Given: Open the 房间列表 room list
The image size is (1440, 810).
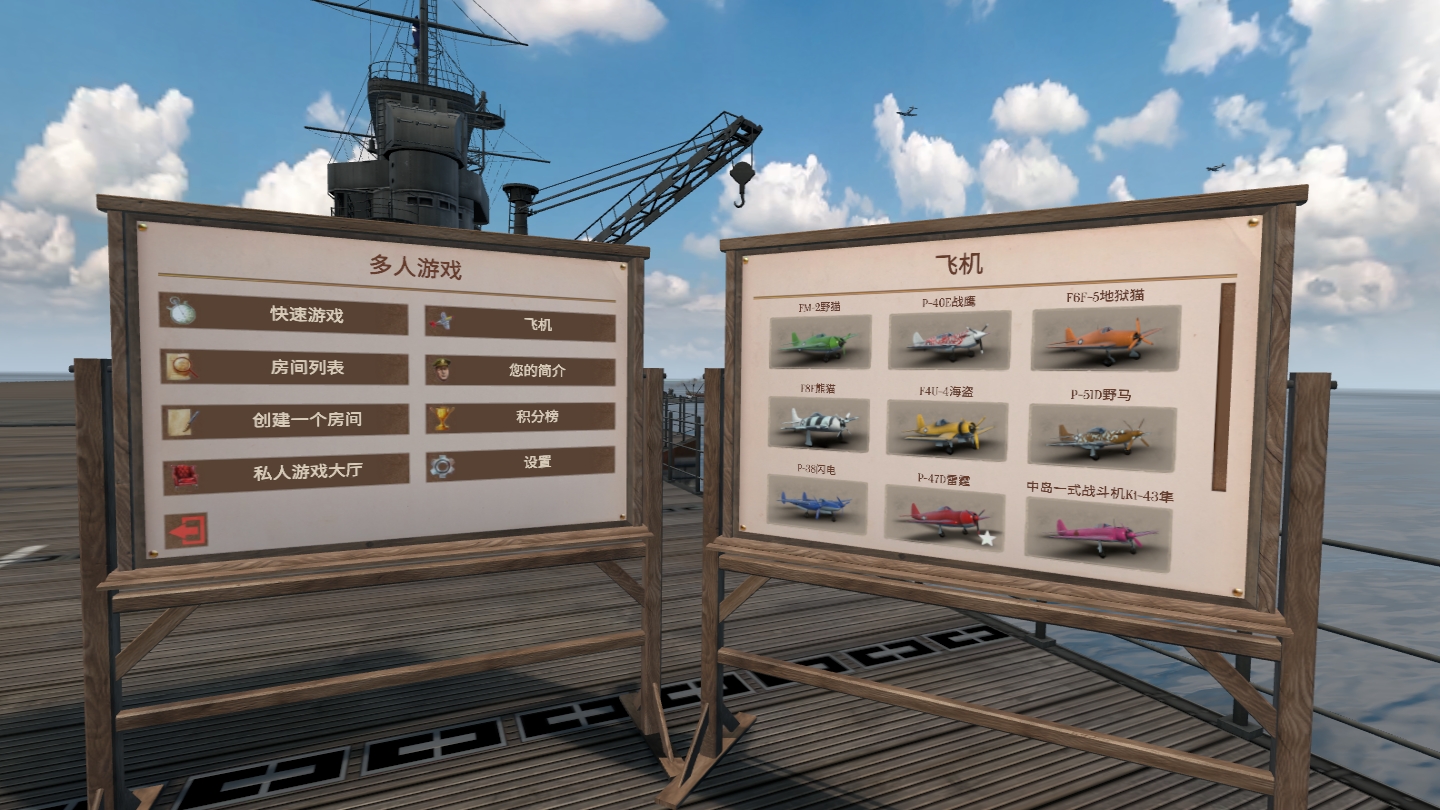Looking at the screenshot, I should (284, 368).
